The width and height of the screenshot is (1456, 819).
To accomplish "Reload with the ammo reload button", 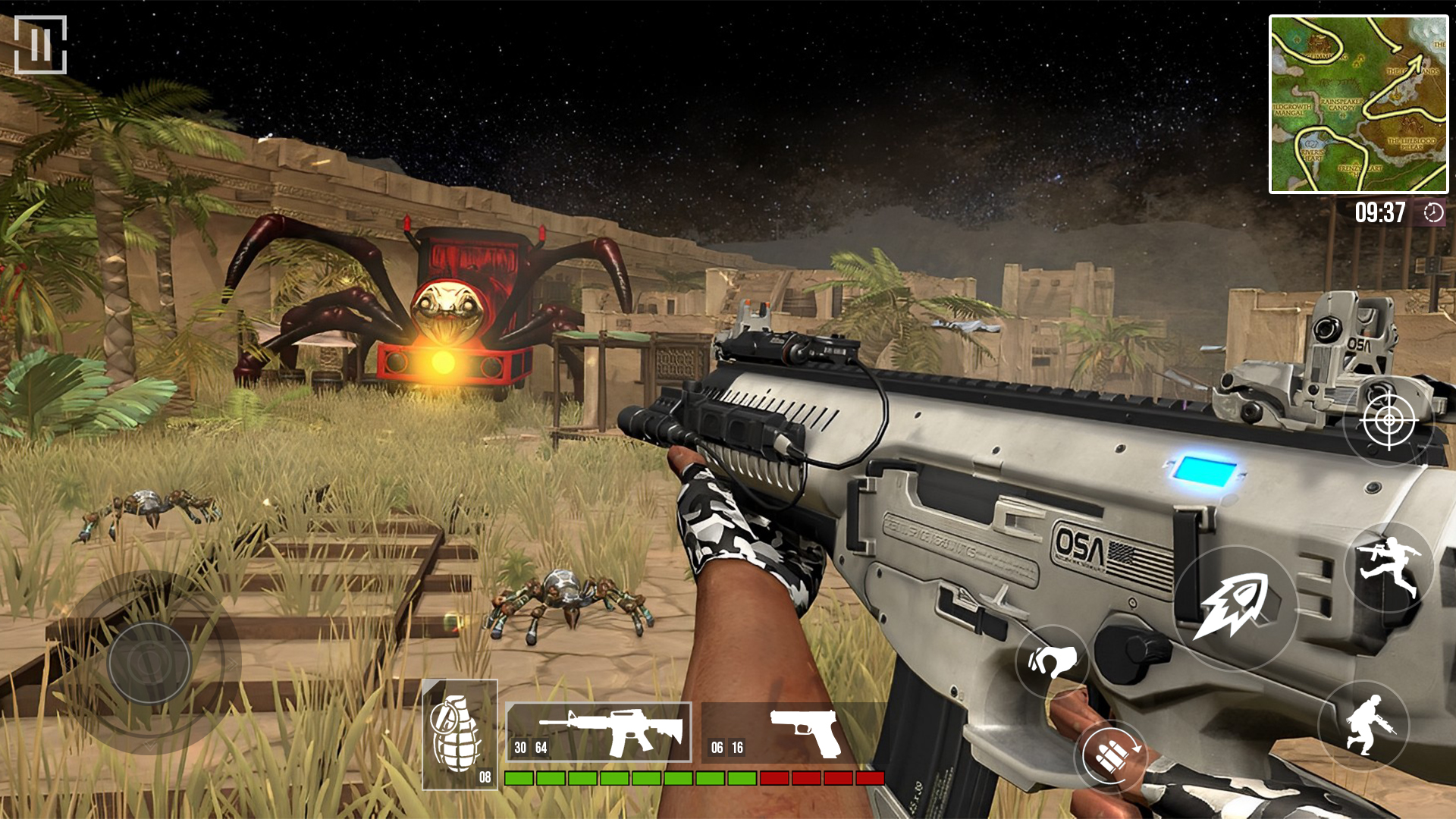I will coord(1111,755).
